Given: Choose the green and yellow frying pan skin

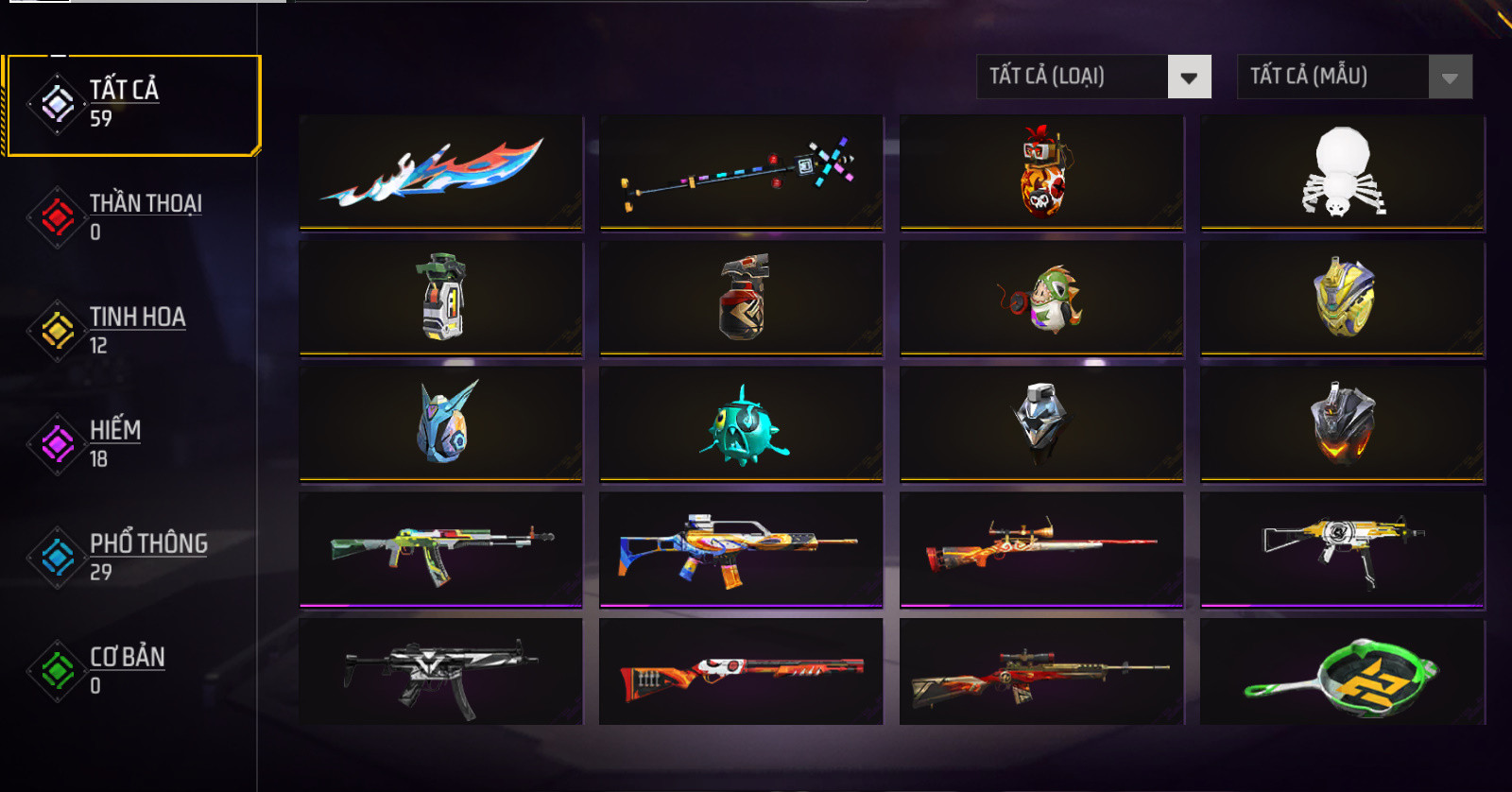Looking at the screenshot, I should pos(1342,672).
